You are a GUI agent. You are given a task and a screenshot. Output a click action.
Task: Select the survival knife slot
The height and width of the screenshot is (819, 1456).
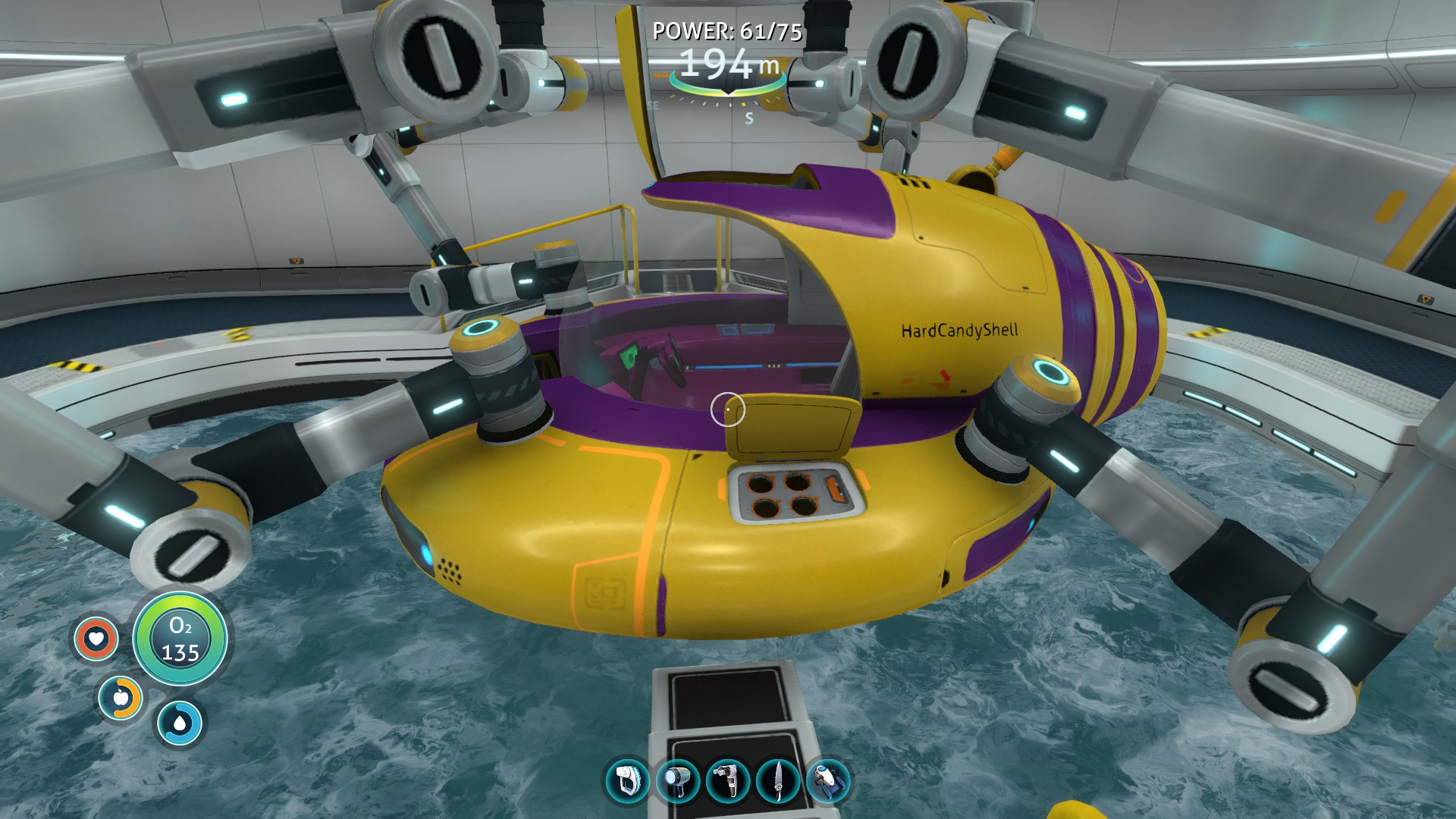pyautogui.click(x=778, y=781)
